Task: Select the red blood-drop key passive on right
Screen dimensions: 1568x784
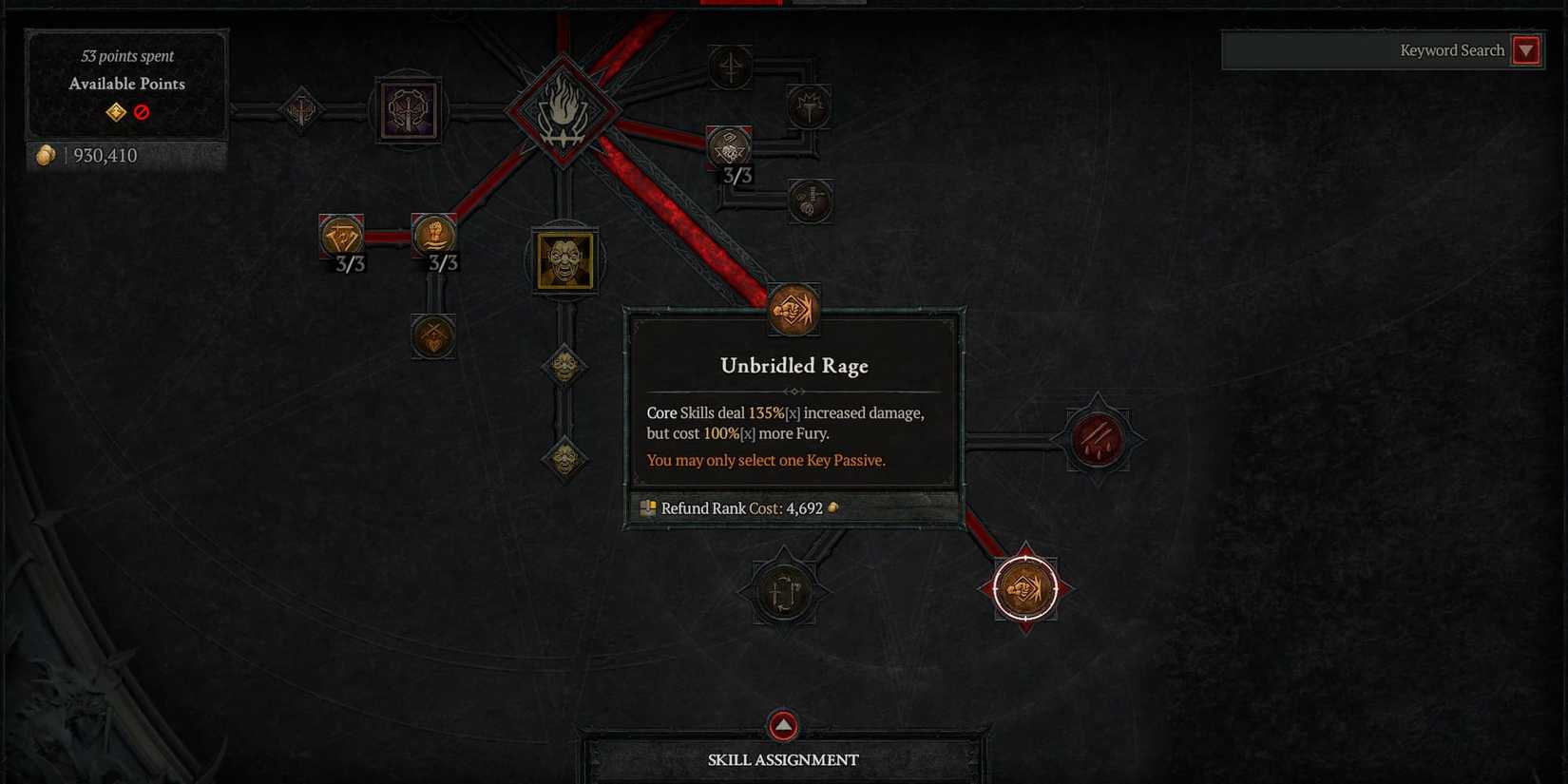Action: (x=1098, y=439)
